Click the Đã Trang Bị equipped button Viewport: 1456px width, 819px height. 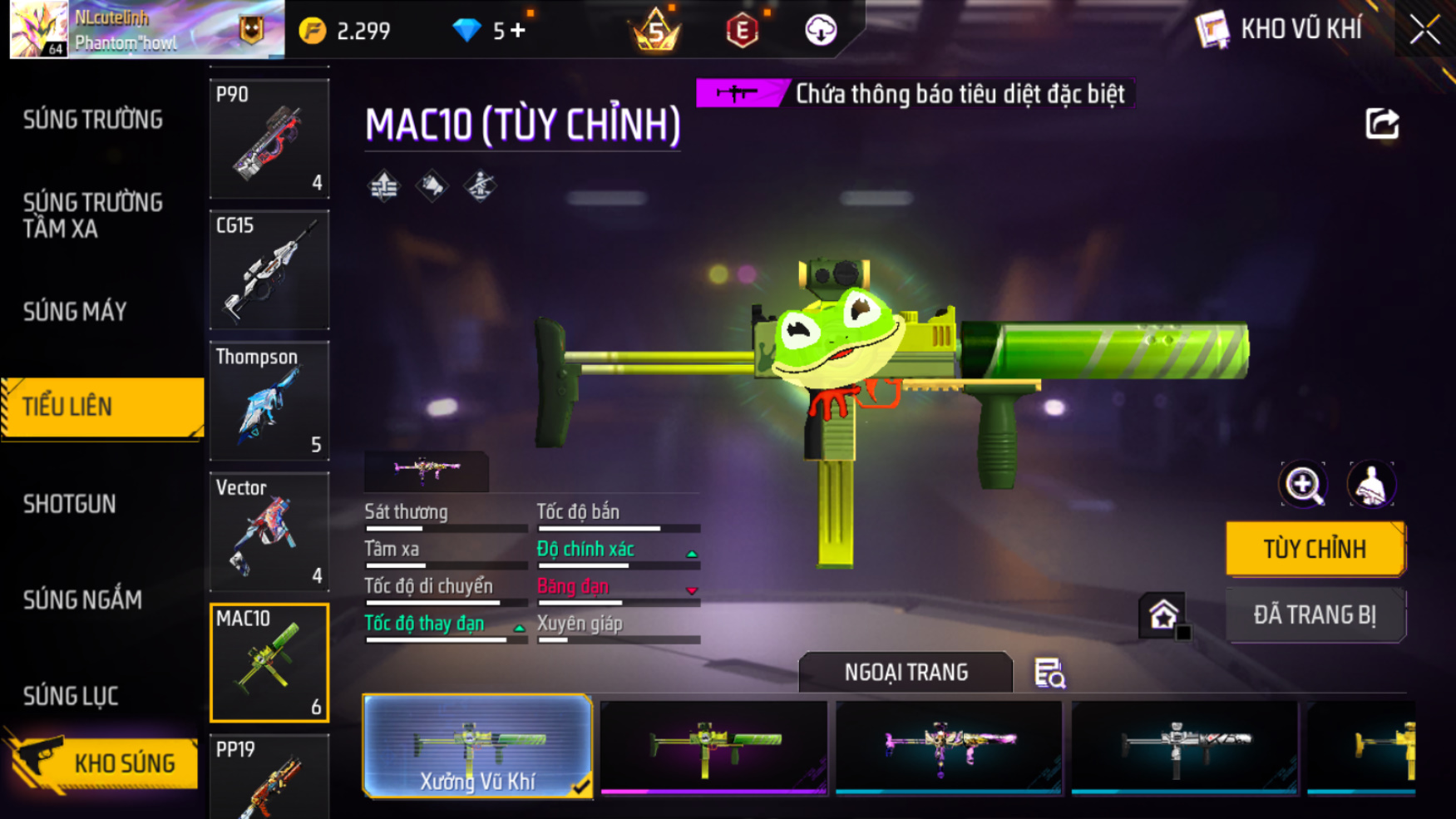click(1315, 615)
